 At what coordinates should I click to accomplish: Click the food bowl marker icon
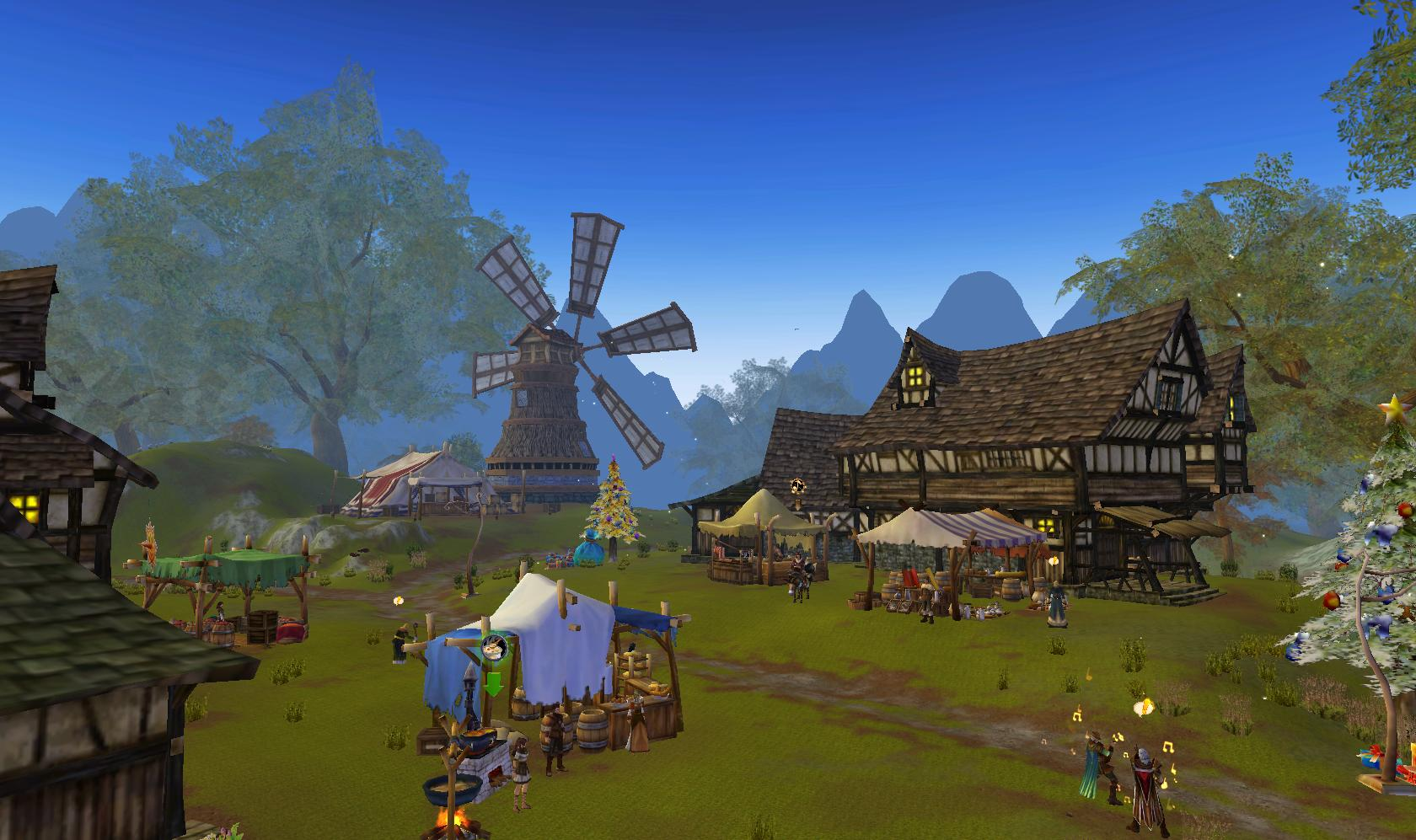point(493,648)
